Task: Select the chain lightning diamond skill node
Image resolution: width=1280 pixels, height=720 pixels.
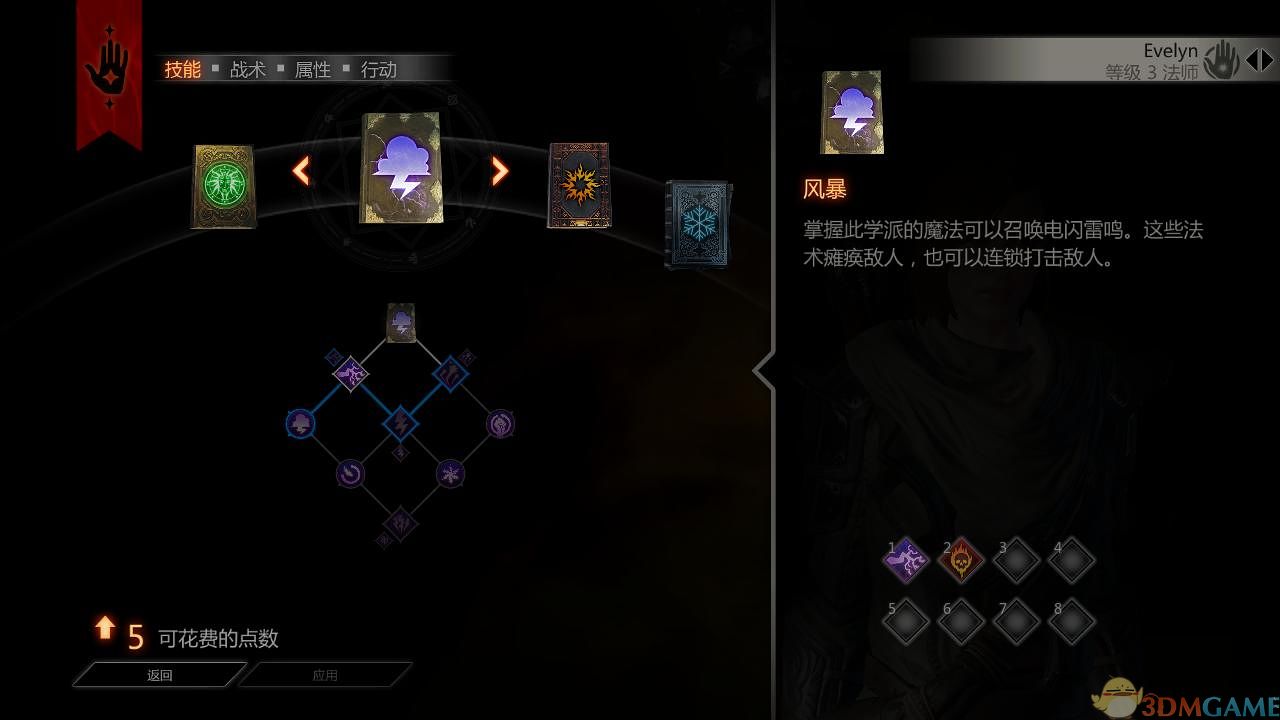Action: pyautogui.click(x=351, y=374)
